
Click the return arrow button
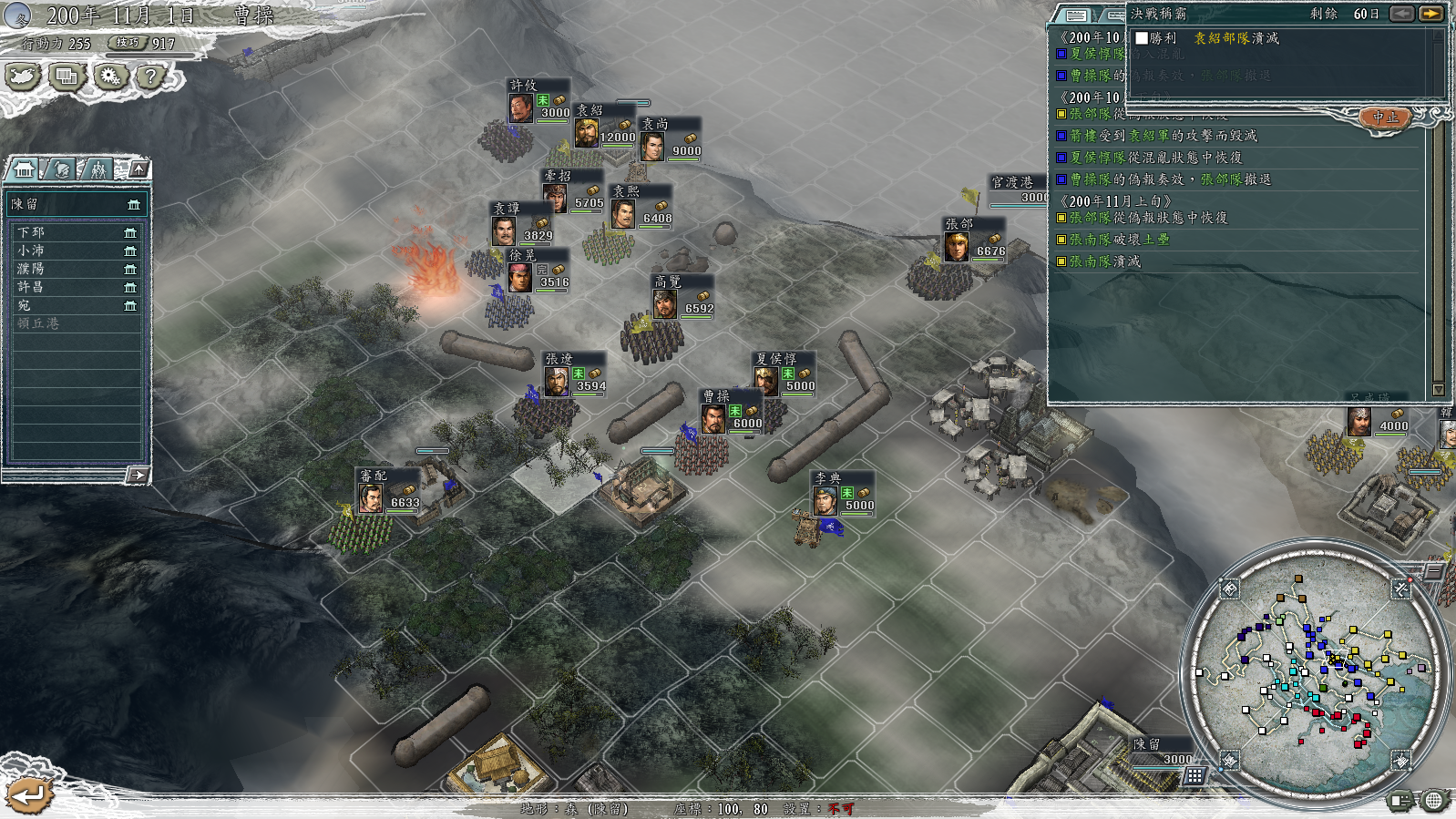pos(29,796)
